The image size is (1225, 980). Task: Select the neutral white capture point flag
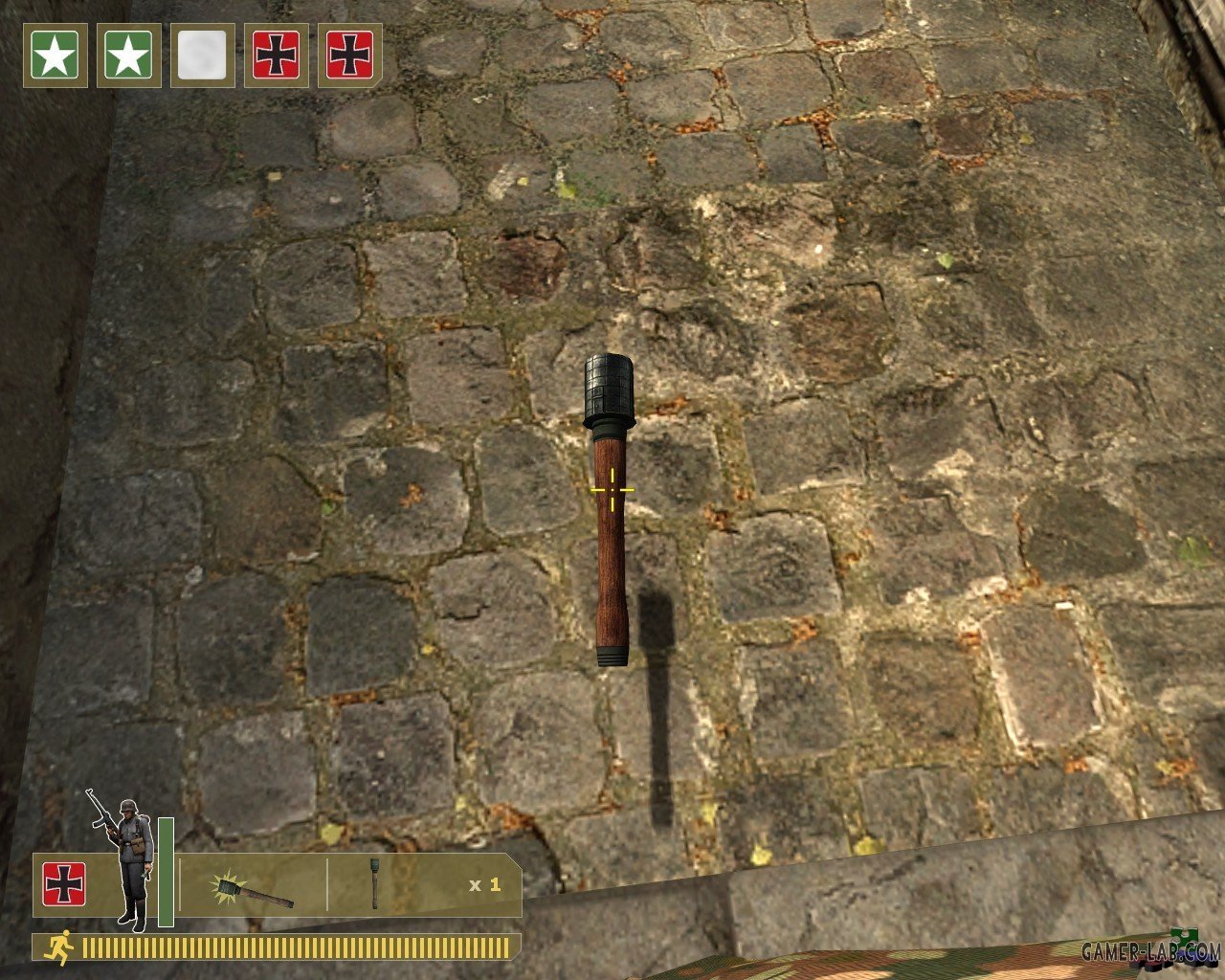[x=202, y=56]
